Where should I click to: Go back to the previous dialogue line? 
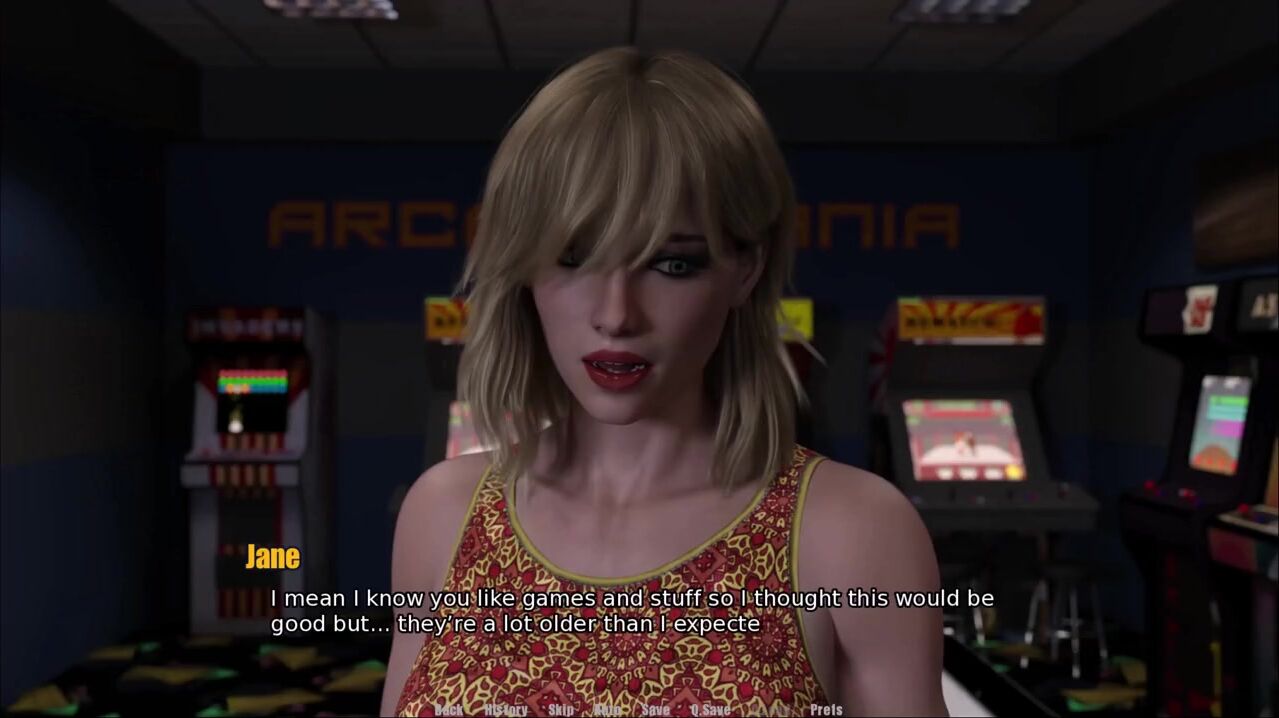[449, 709]
